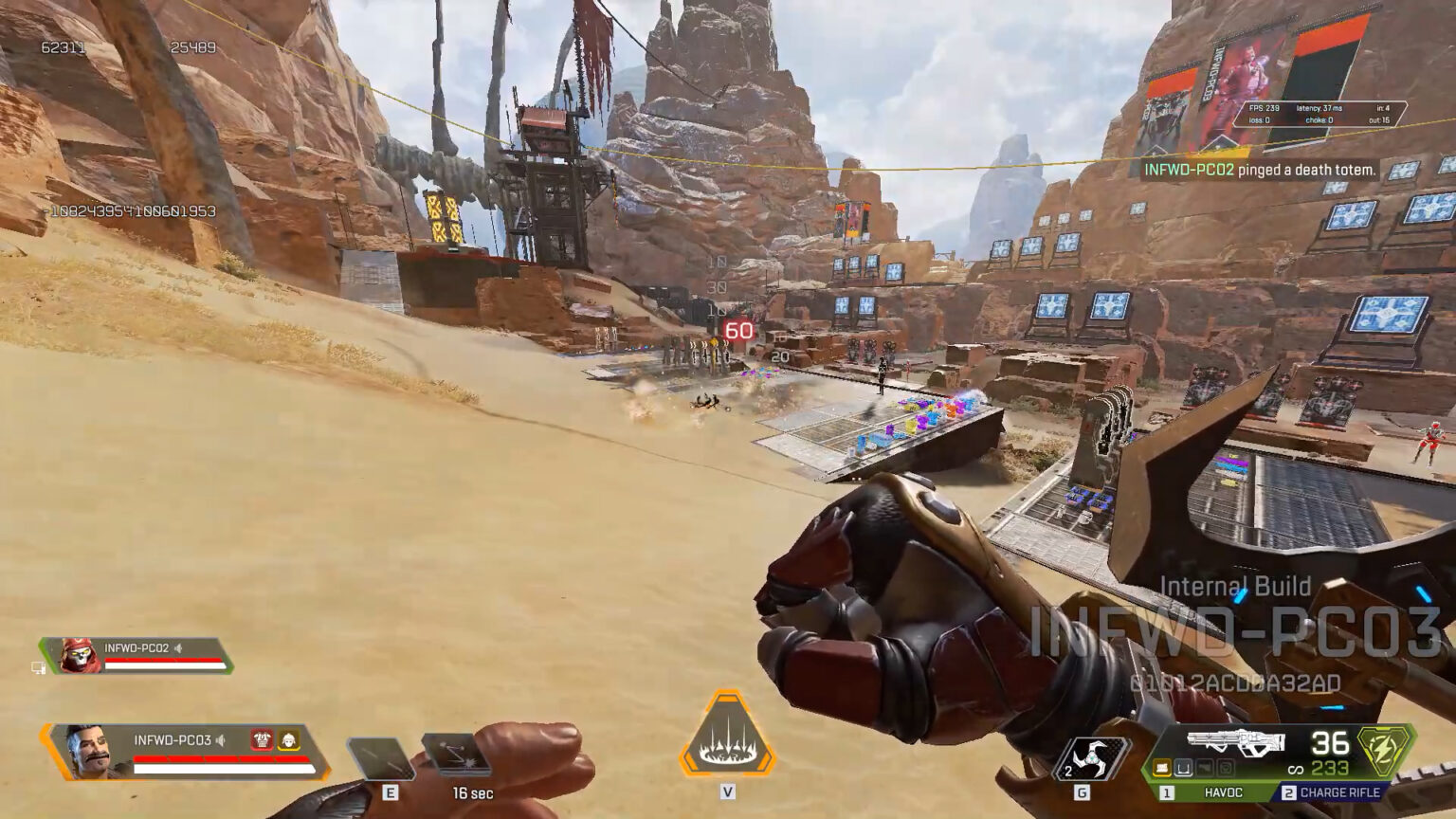This screenshot has width=1456, height=819.
Task: Select teammate INFWD-PC02's Revenant portrait
Action: [81, 655]
